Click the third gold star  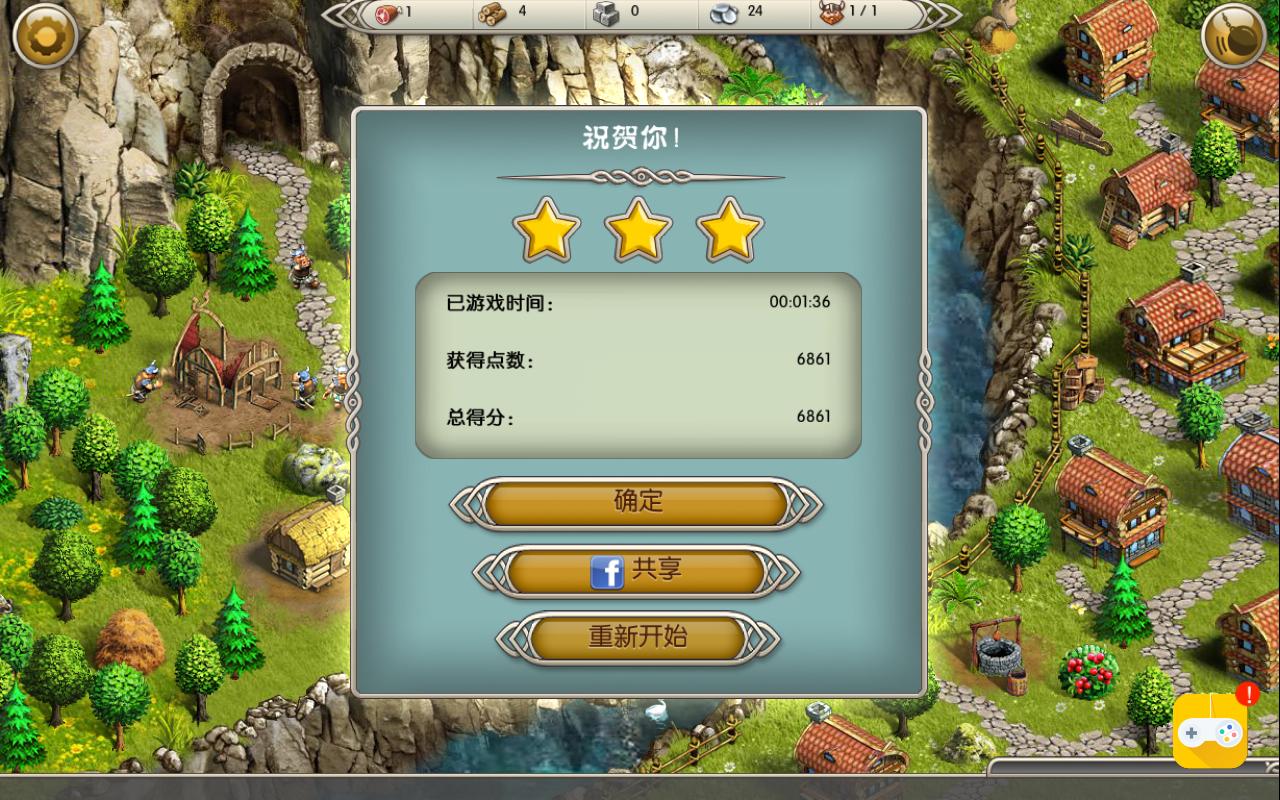[731, 228]
